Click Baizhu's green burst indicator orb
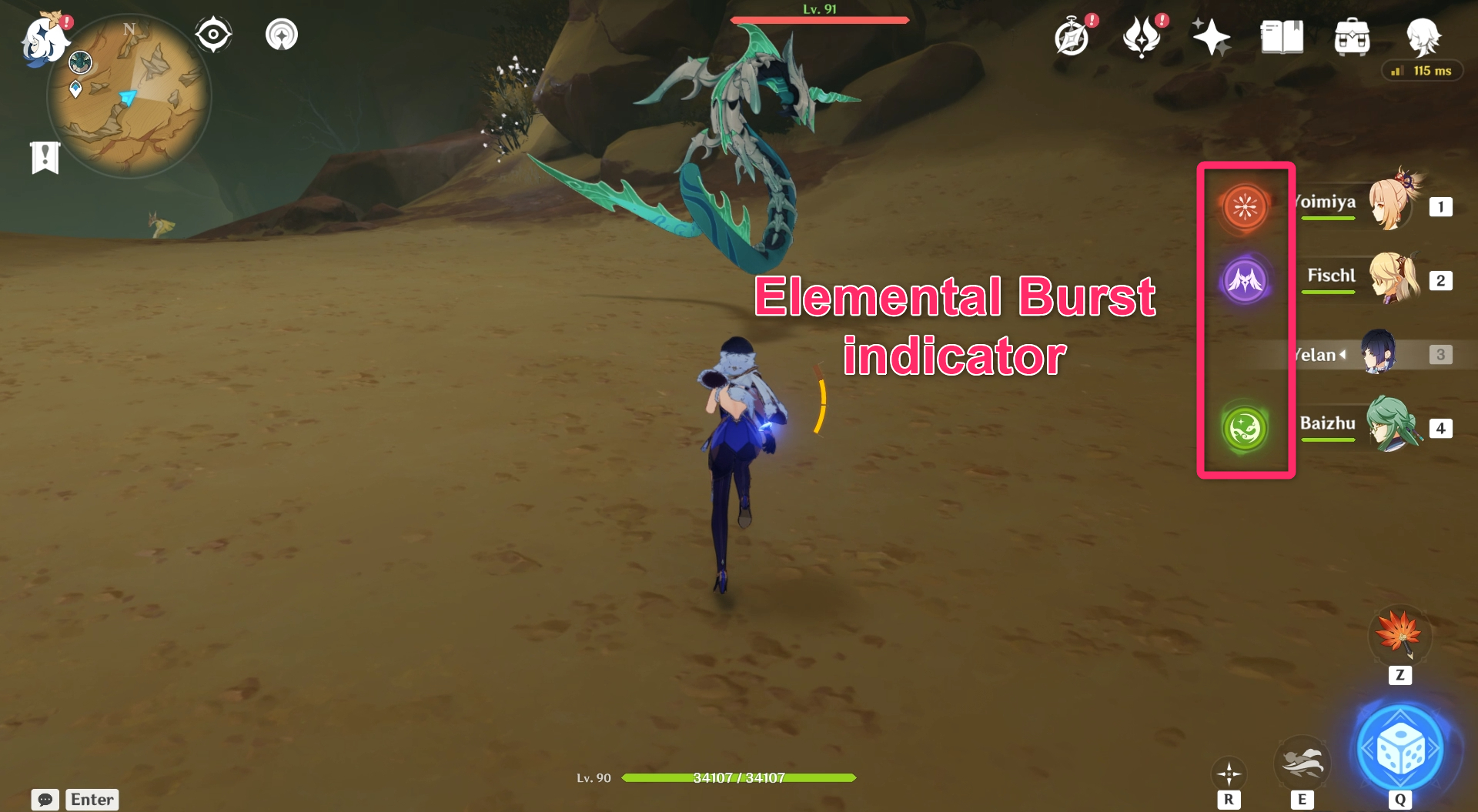This screenshot has width=1478, height=812. [1246, 428]
